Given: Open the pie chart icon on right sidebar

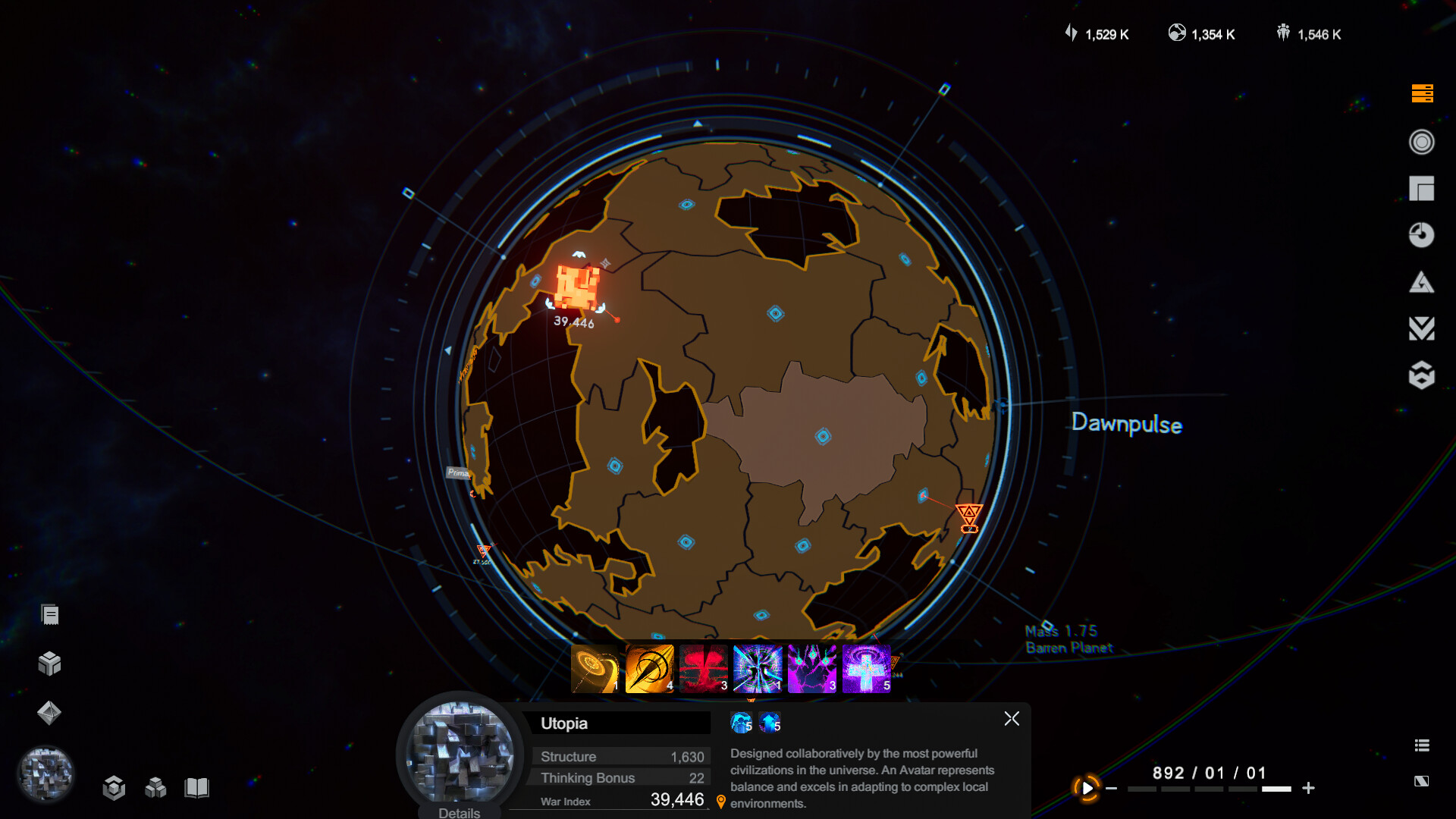Looking at the screenshot, I should [x=1423, y=235].
